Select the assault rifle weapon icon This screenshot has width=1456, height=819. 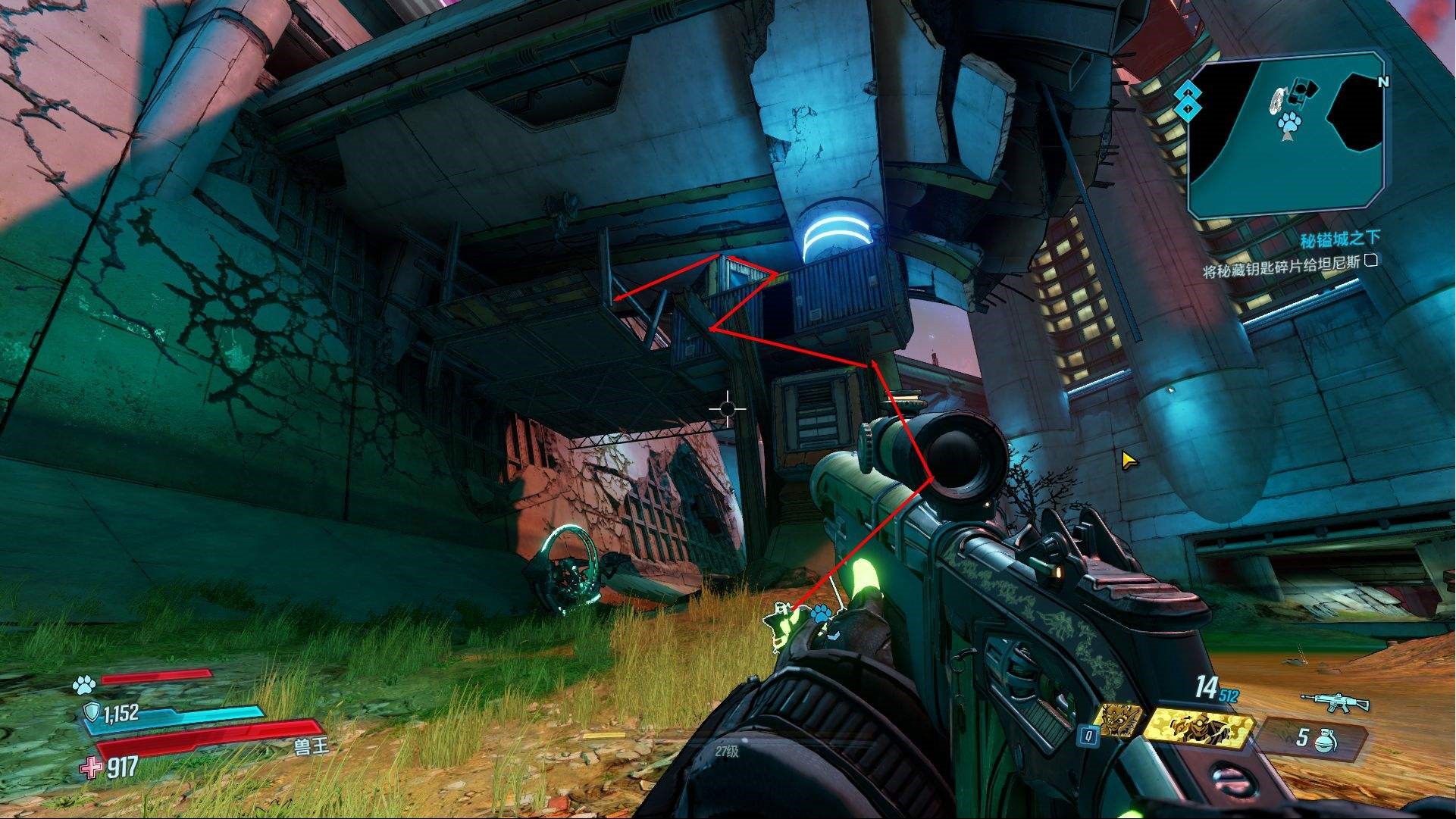(1334, 702)
